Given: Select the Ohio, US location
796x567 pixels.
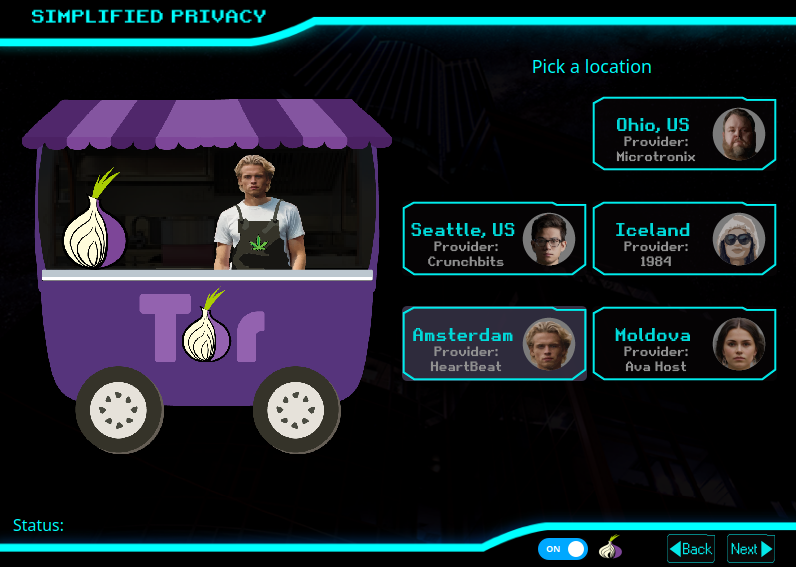Looking at the screenshot, I should tap(684, 134).
